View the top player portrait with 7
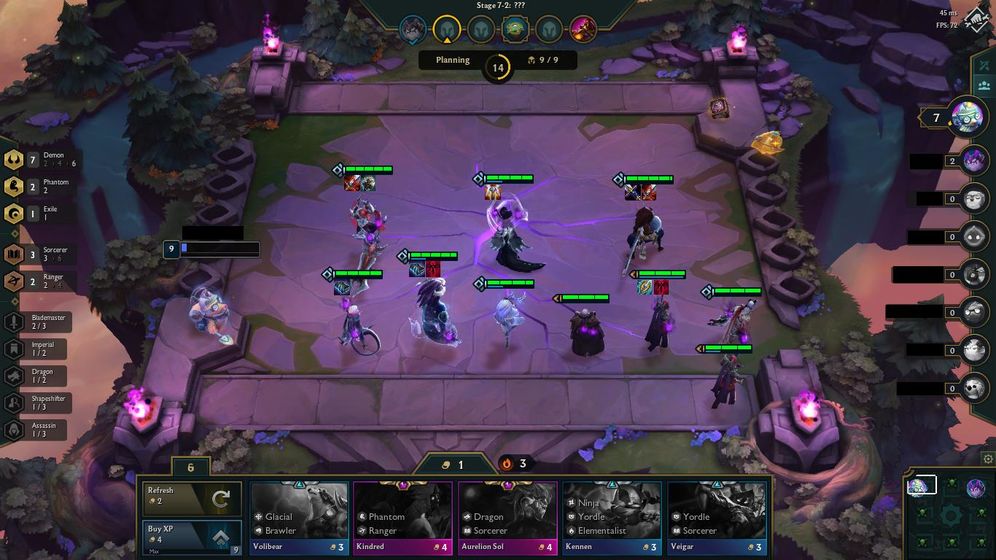This screenshot has height=560, width=996. click(x=967, y=116)
